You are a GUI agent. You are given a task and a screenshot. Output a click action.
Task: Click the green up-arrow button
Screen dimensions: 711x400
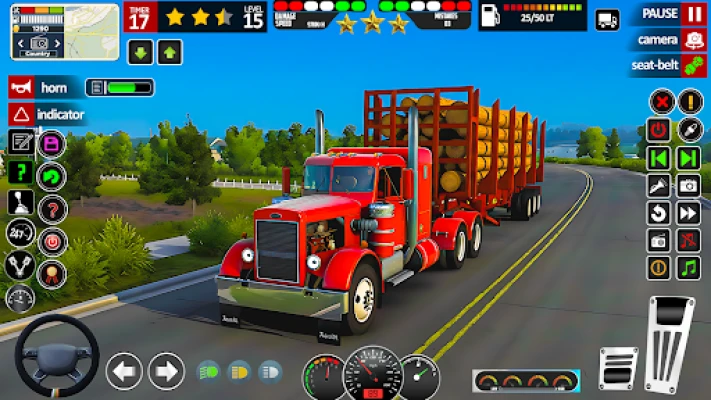pyautogui.click(x=170, y=52)
